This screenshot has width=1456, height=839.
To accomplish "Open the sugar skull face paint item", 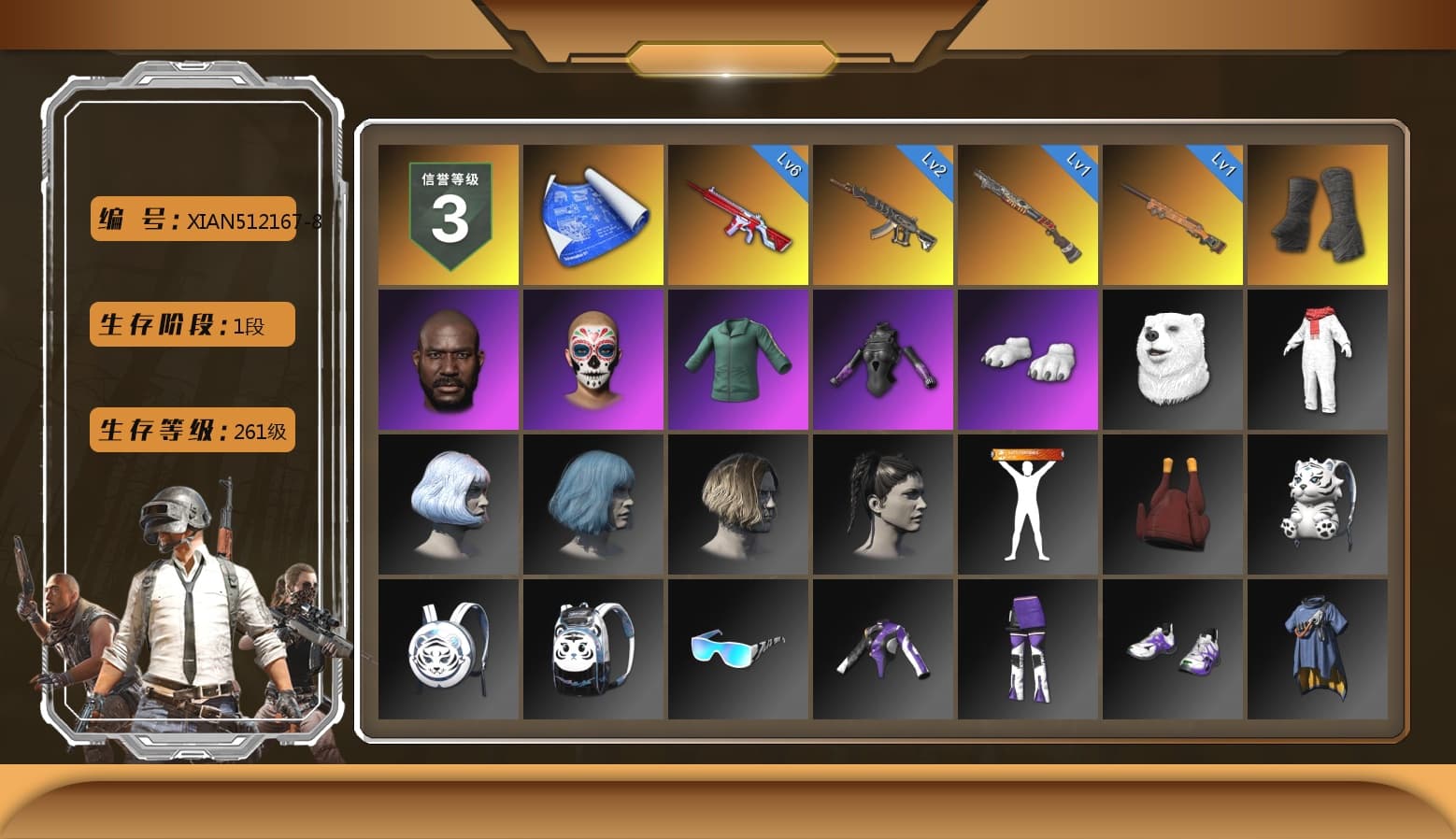I will (593, 360).
